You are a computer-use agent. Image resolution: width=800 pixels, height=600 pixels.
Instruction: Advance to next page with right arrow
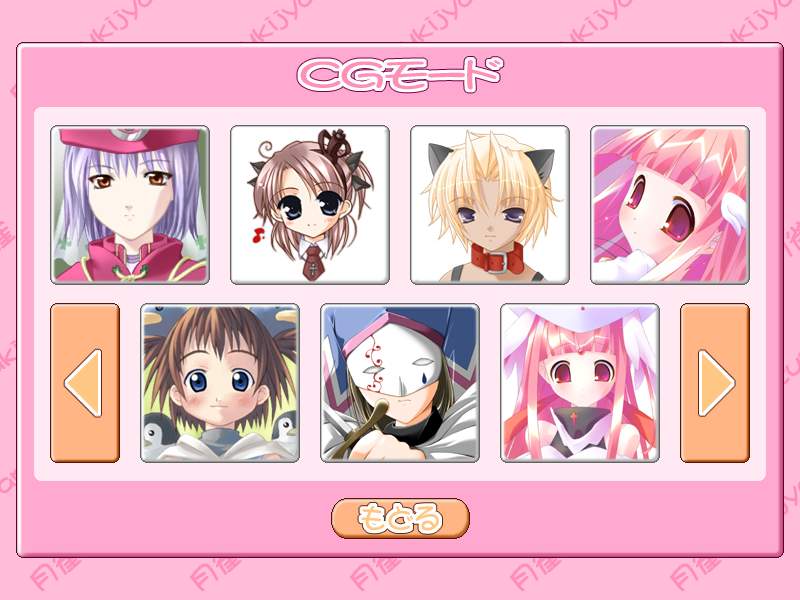pyautogui.click(x=715, y=383)
